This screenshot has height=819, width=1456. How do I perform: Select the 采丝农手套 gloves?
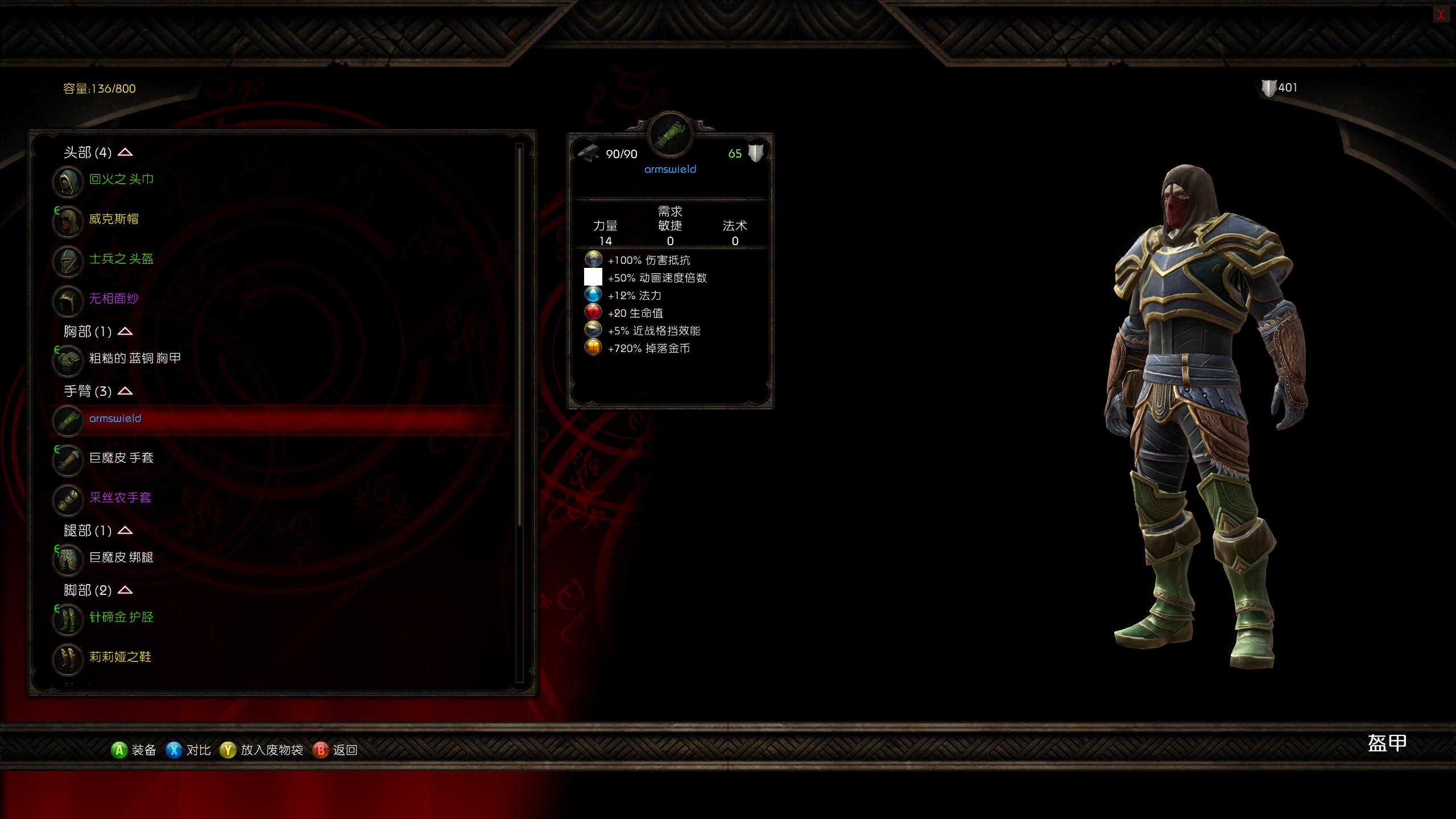(120, 498)
